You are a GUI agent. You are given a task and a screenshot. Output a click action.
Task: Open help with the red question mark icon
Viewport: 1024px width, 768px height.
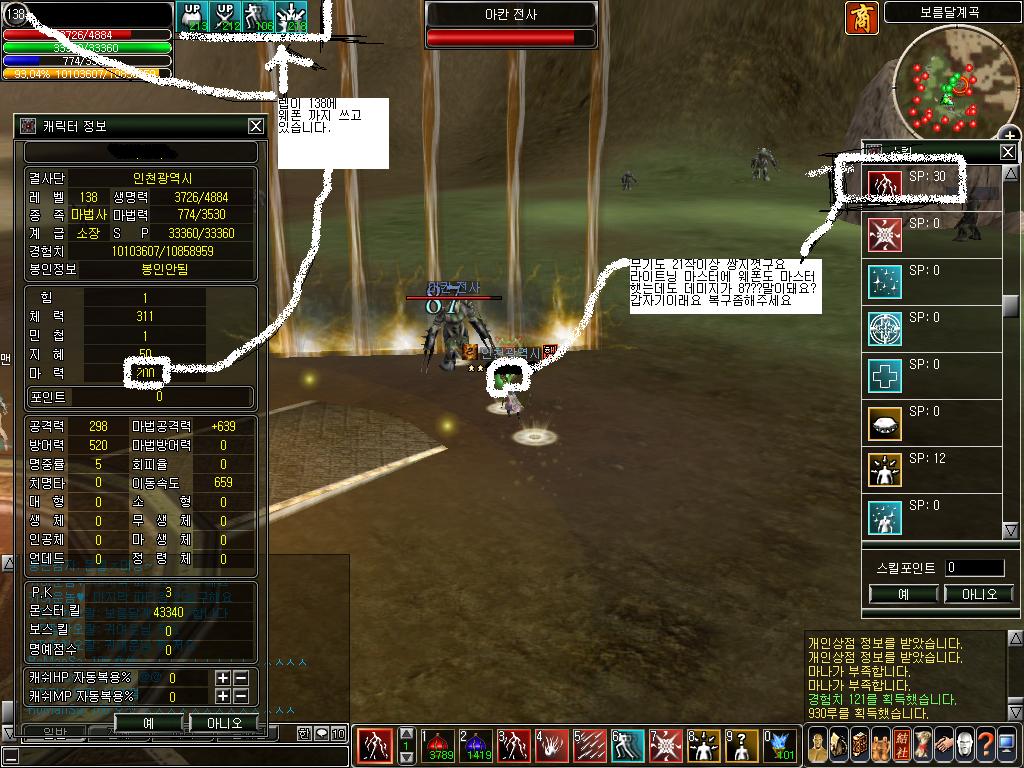986,745
